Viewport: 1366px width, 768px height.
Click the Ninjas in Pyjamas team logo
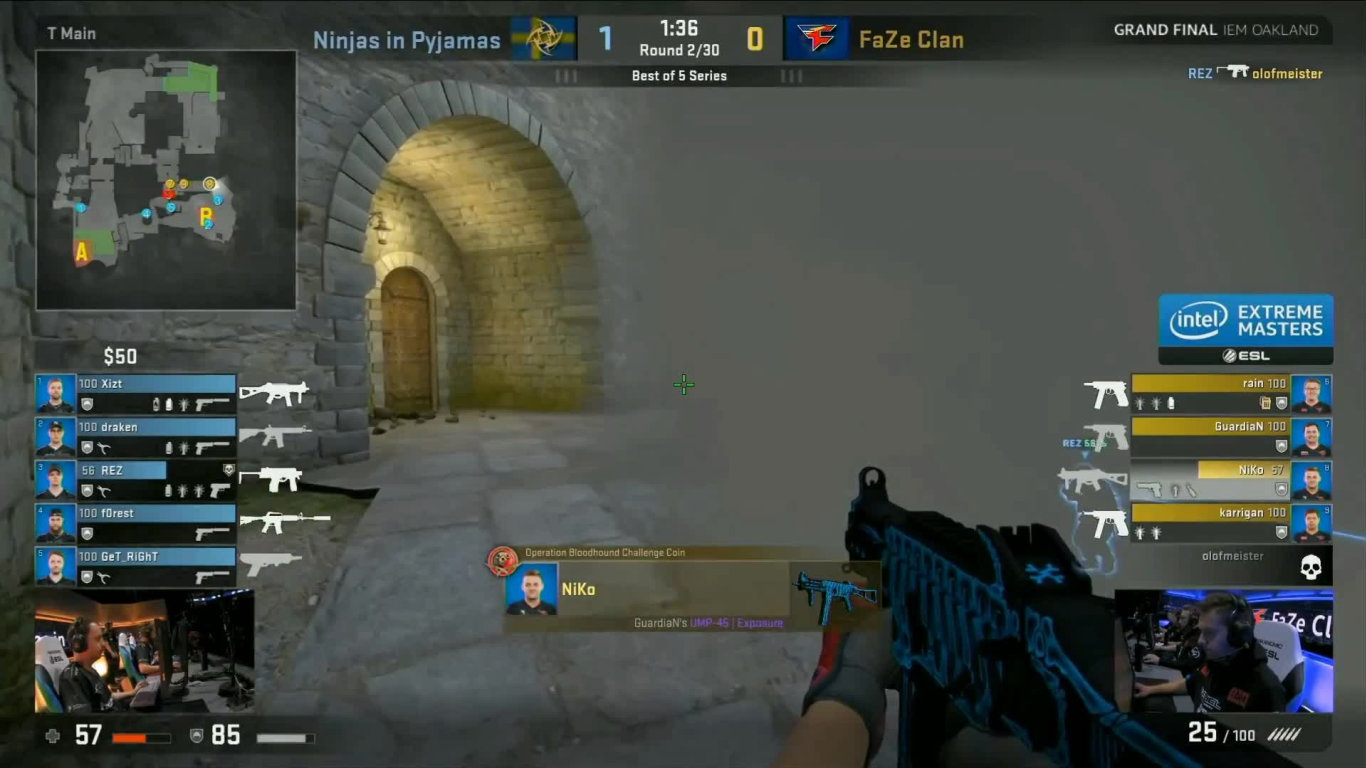pyautogui.click(x=547, y=38)
